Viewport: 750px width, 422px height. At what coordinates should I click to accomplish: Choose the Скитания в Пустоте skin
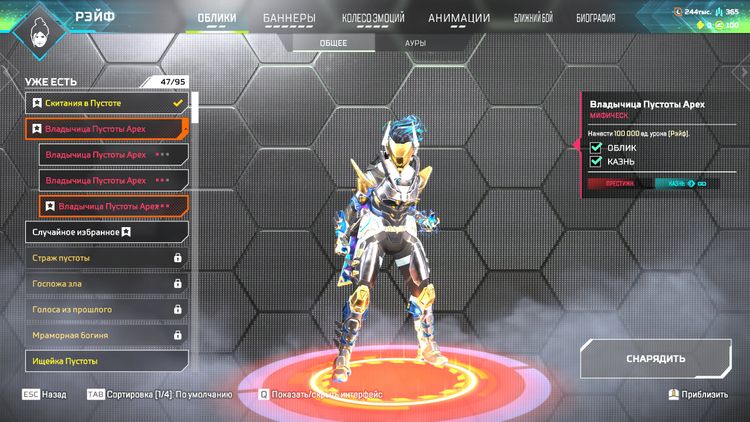(x=107, y=103)
